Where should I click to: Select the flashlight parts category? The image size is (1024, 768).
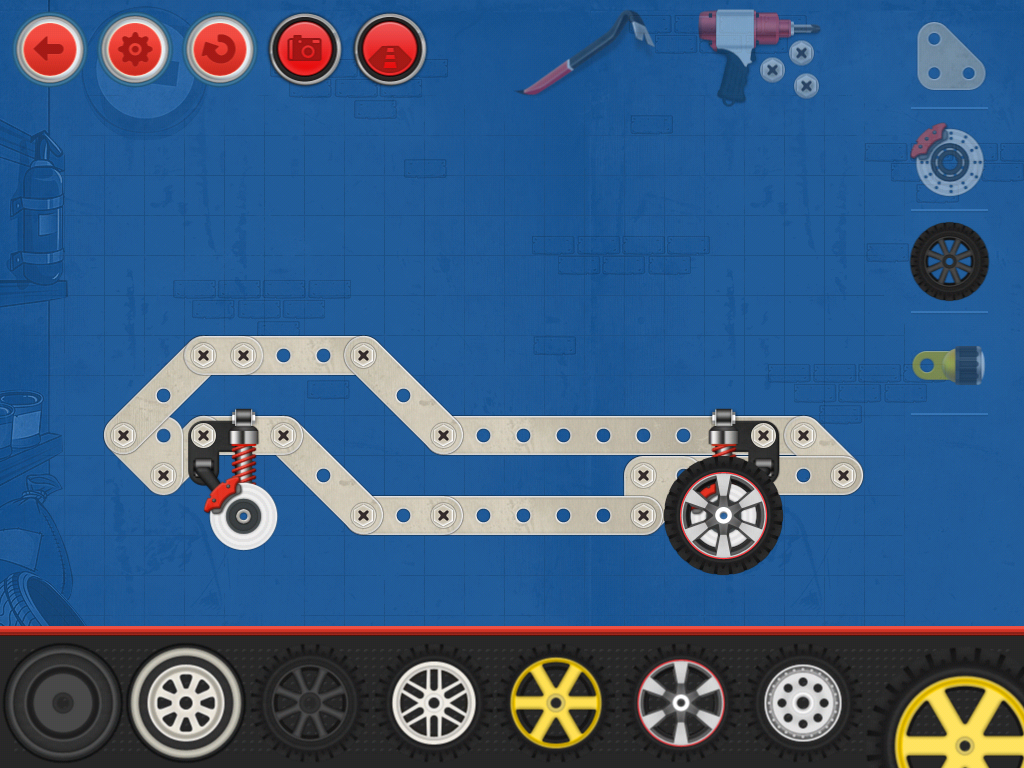[949, 365]
